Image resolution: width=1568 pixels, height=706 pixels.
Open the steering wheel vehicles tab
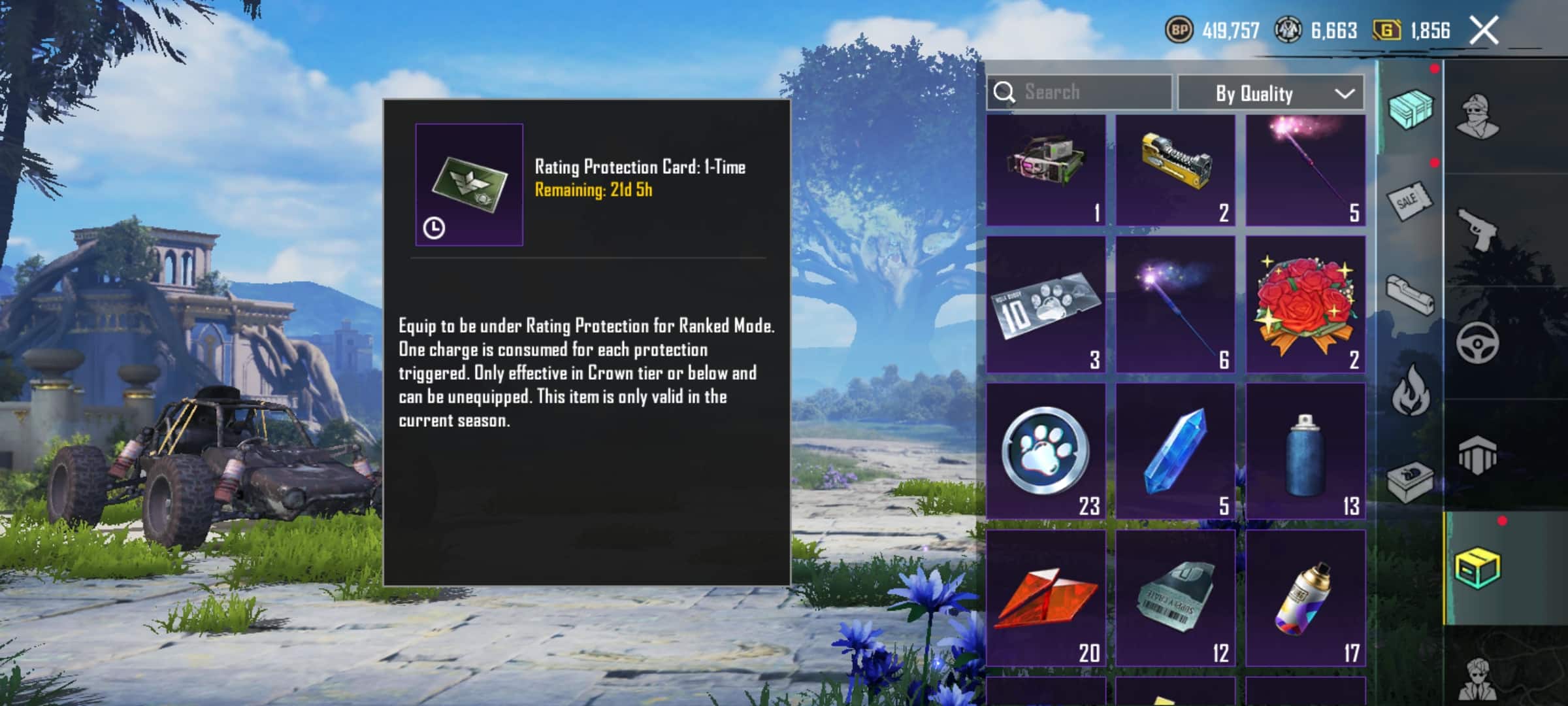coord(1478,342)
